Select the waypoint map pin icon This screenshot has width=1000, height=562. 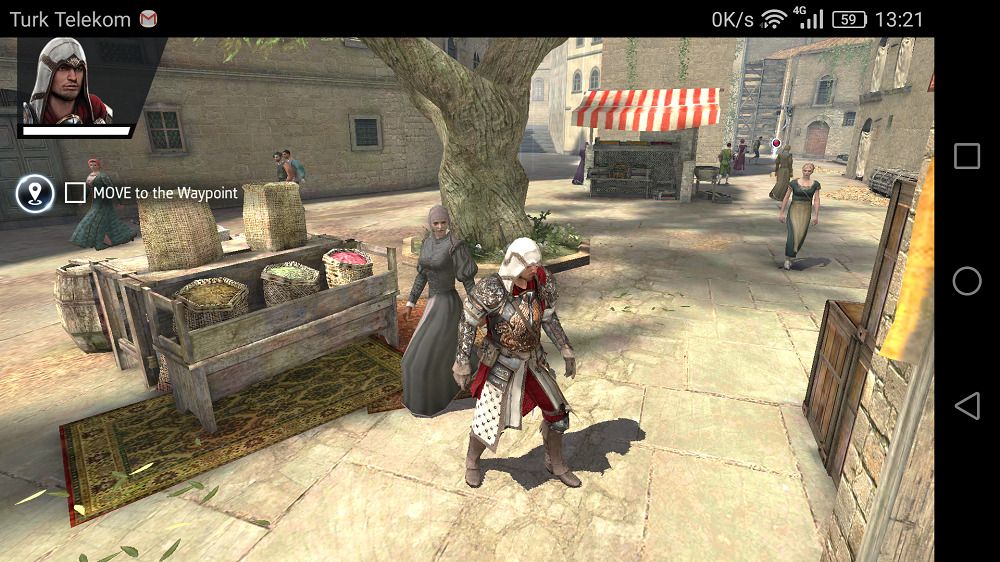35,193
